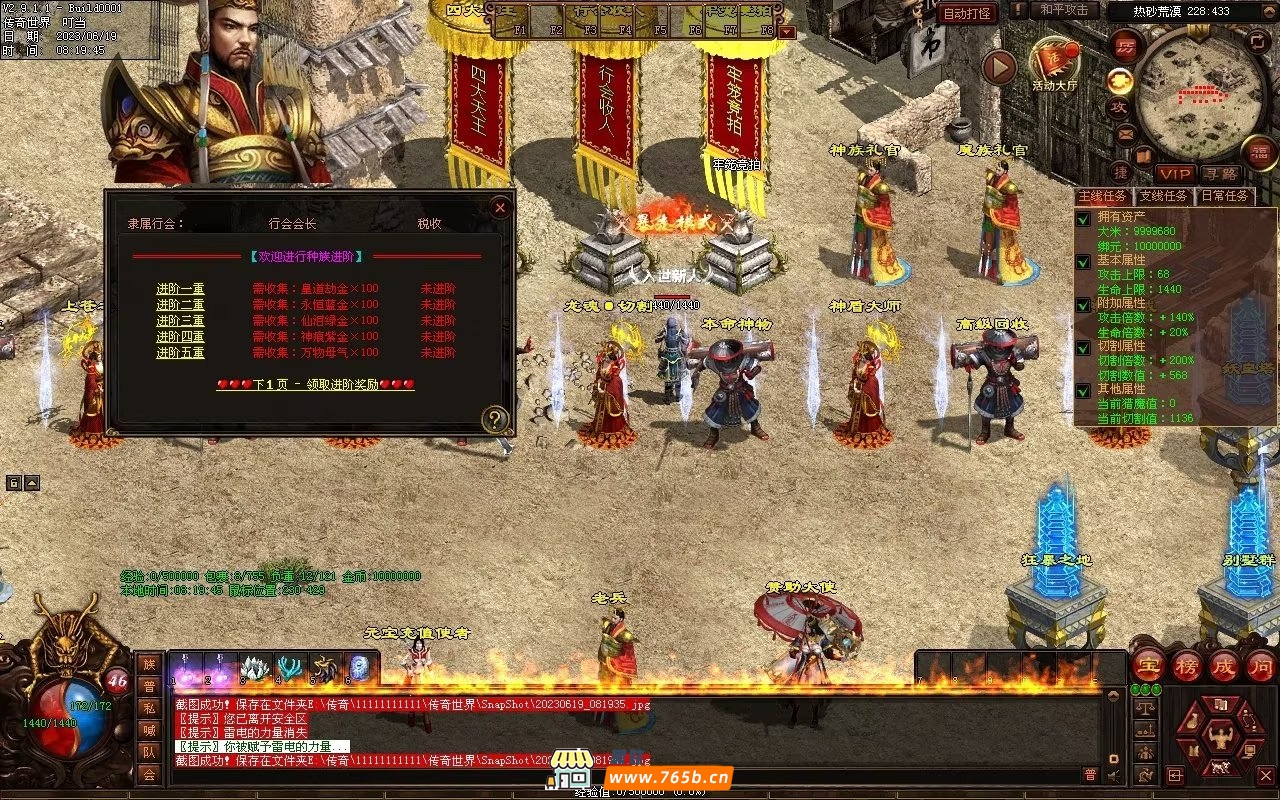Switch to 支线任务 side quests tab
1280x800 pixels.
point(1163,196)
